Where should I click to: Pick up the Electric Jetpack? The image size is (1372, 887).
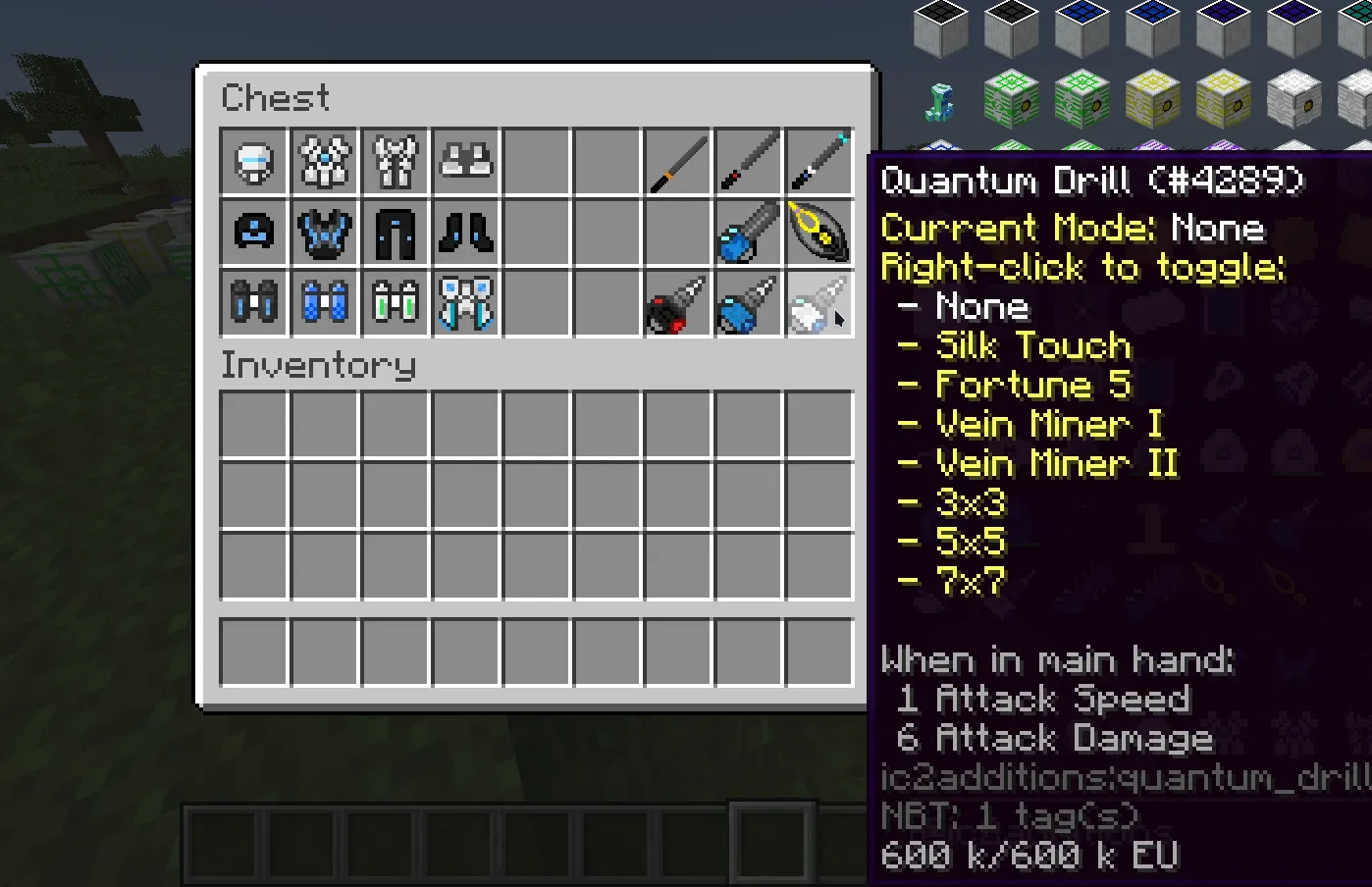(466, 303)
